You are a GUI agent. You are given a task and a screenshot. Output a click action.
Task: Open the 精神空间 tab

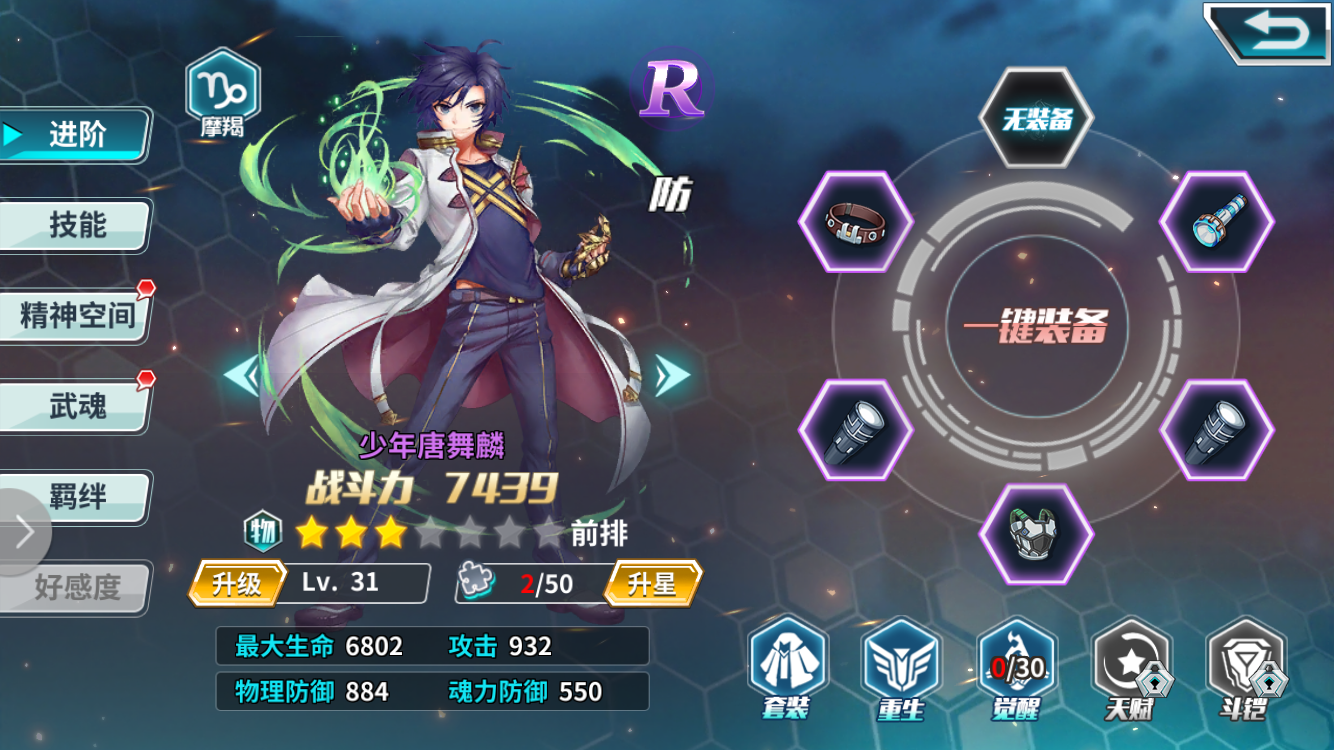point(75,312)
